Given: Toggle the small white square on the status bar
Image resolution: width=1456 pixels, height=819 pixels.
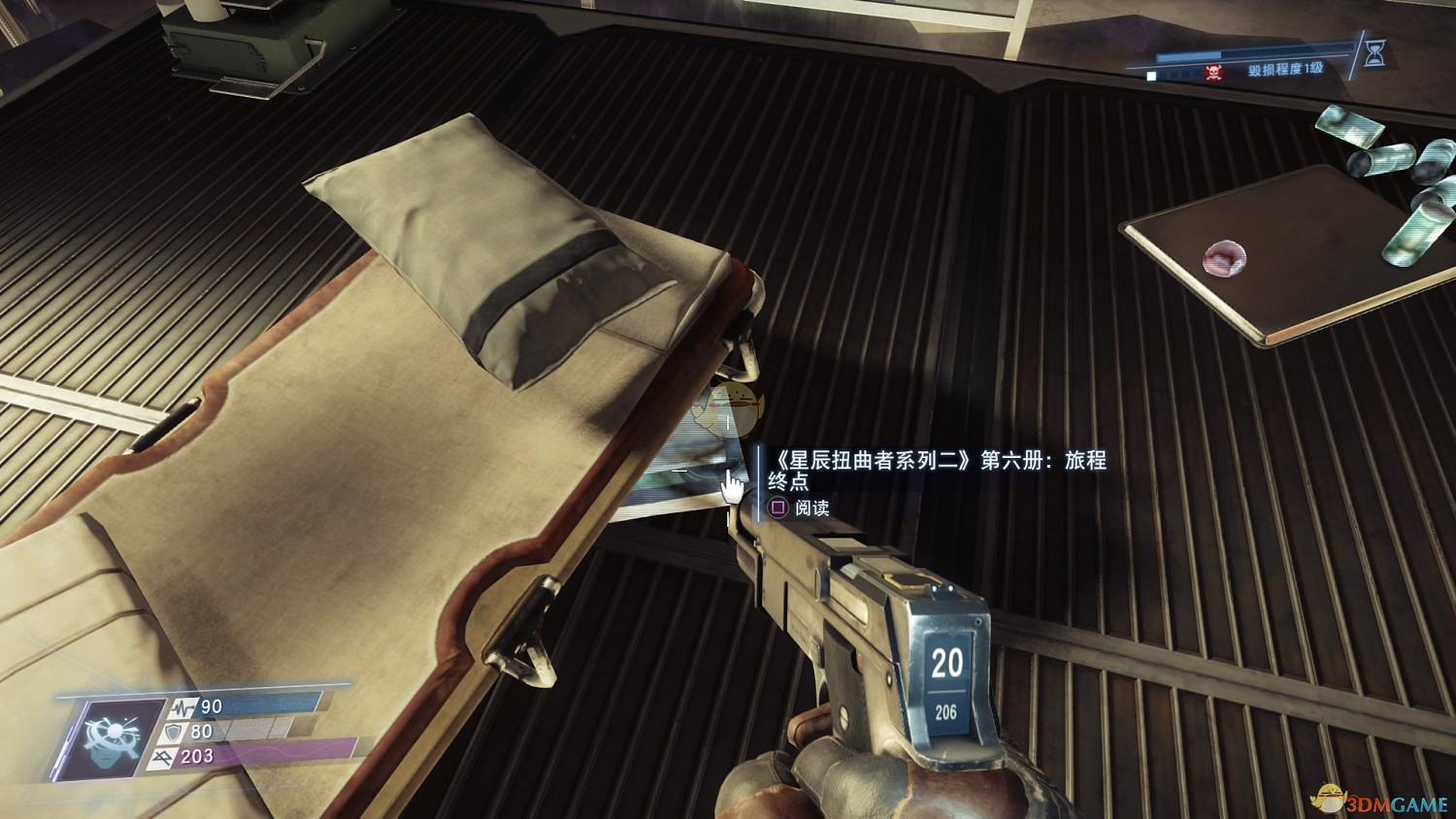Looking at the screenshot, I should coord(1151,76).
